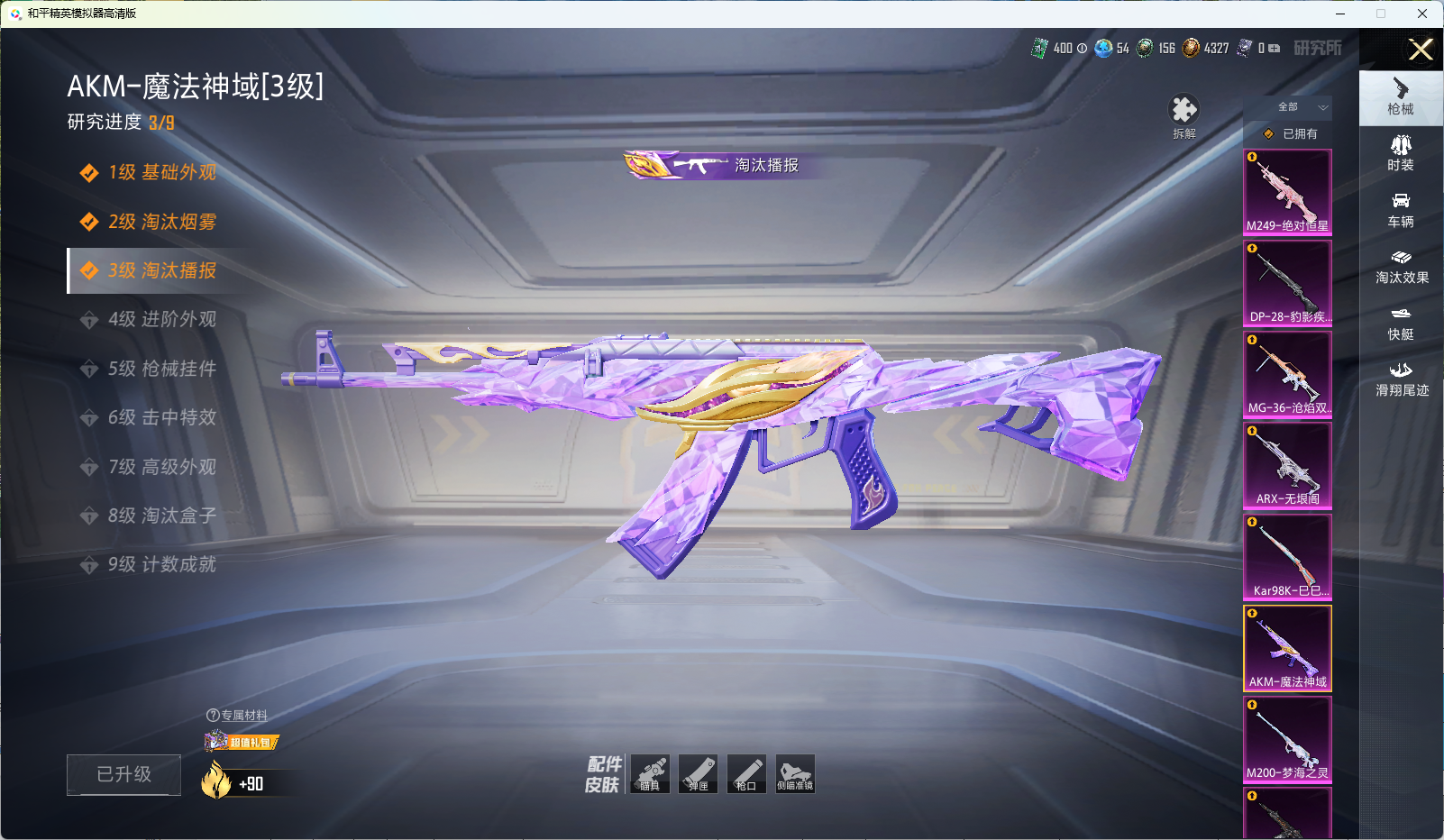Click the 拆解 dismantle puzzle icon

[x=1184, y=111]
